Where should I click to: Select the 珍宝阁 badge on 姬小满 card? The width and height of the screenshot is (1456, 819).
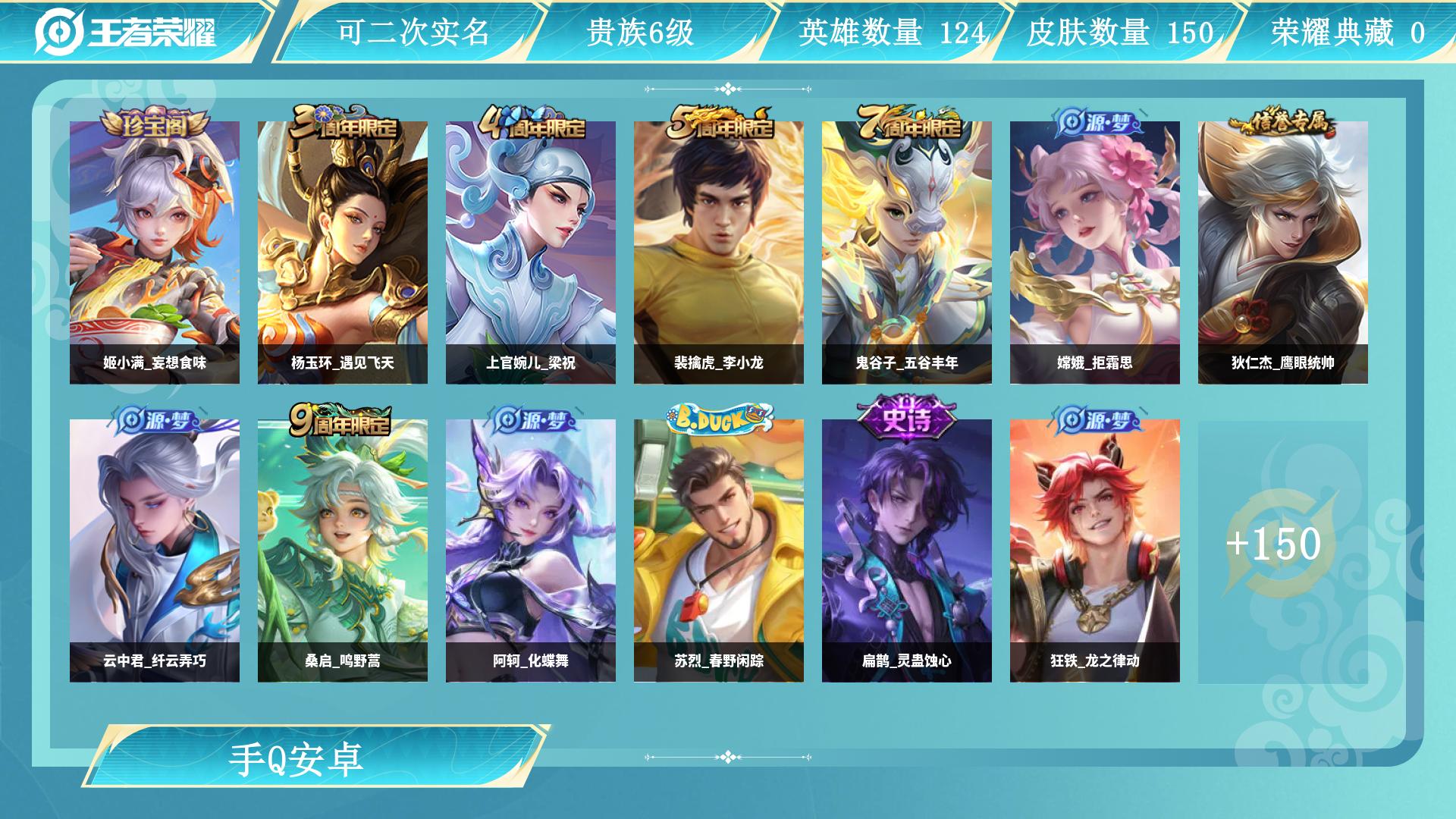tap(154, 121)
